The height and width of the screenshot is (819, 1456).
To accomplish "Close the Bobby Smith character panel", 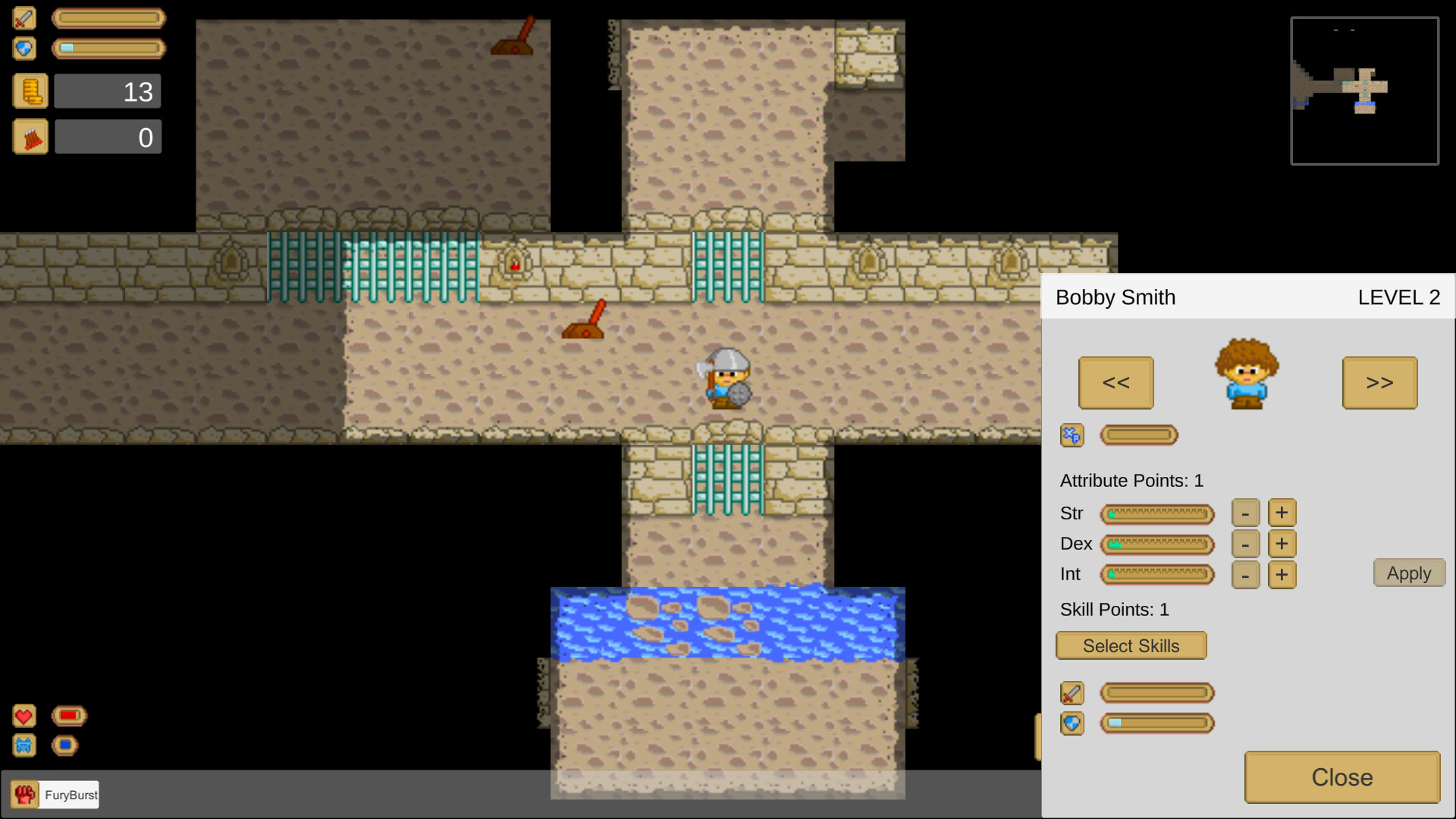I will (1341, 777).
